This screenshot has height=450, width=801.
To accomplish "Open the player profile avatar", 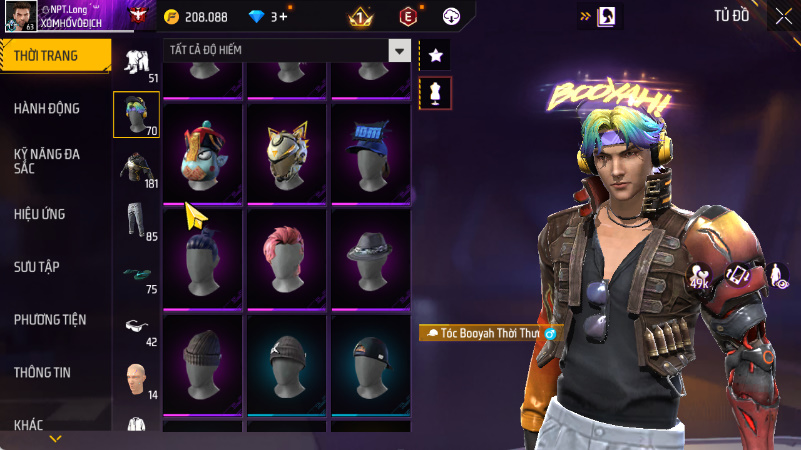I will point(19,15).
